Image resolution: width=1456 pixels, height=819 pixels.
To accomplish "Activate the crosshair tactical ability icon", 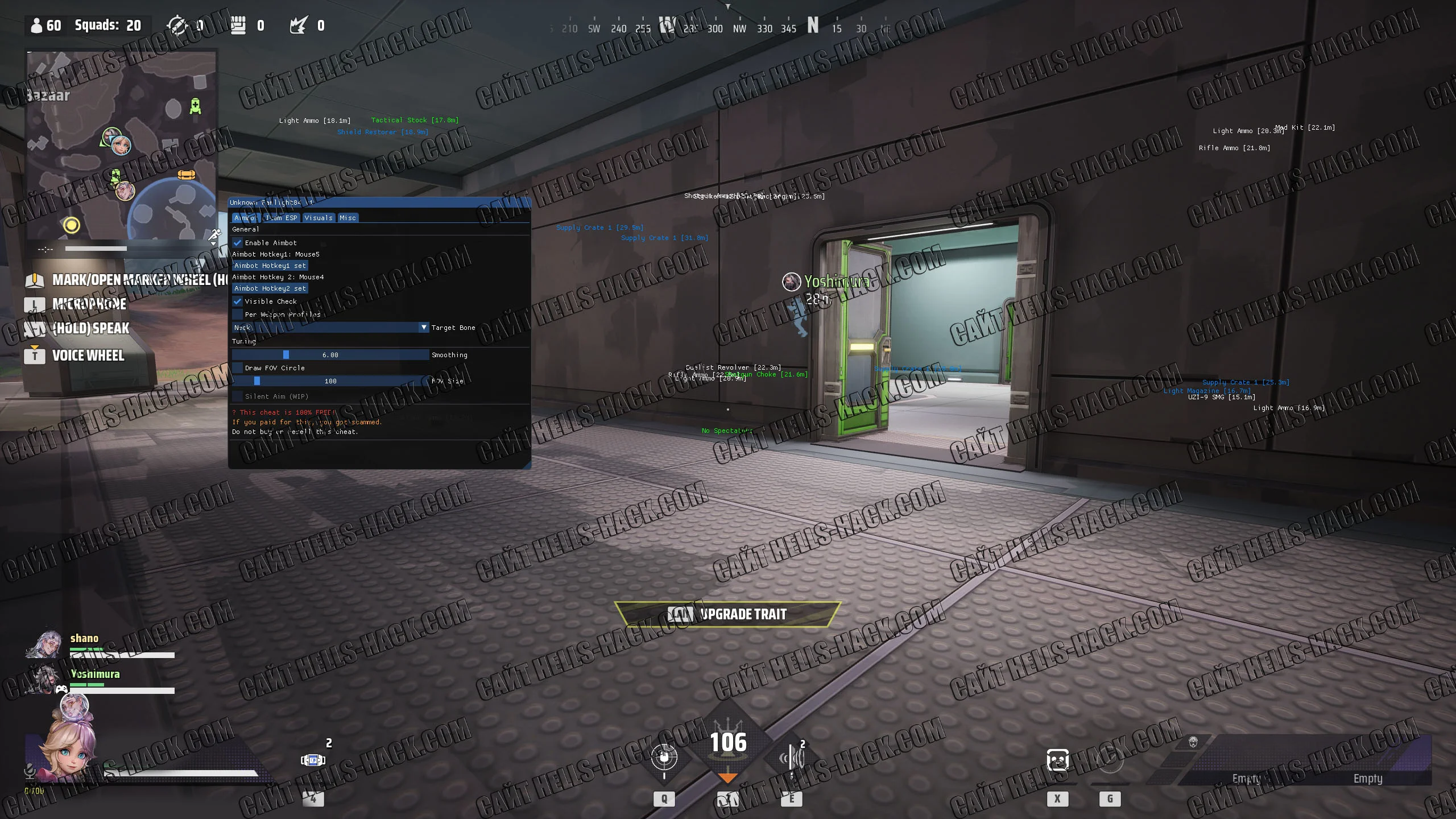I will click(664, 758).
